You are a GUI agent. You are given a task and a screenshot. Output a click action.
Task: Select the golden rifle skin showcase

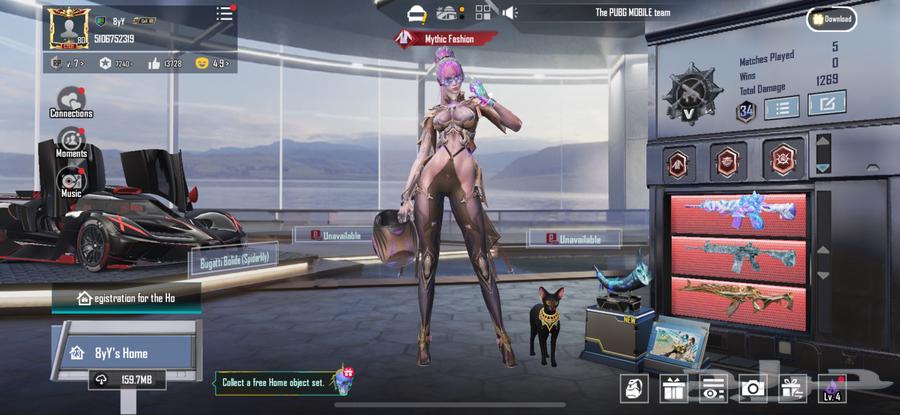pos(740,297)
